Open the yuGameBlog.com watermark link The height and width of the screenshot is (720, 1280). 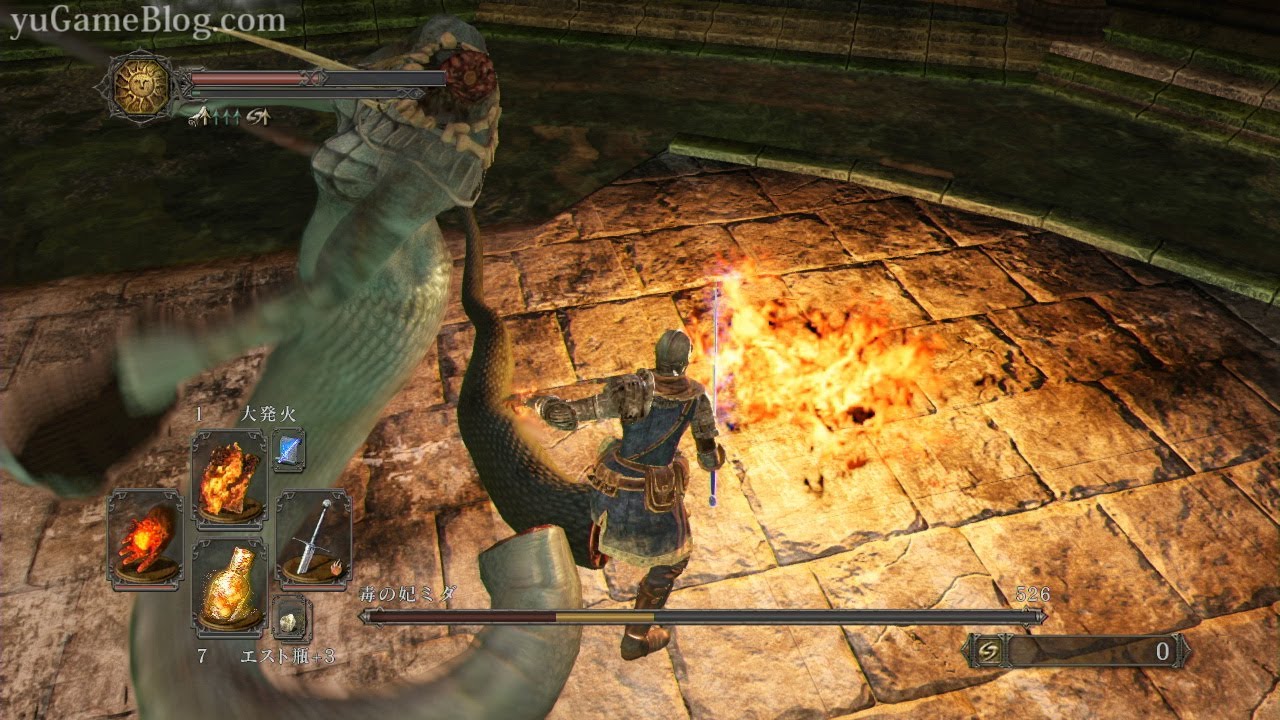pos(147,21)
